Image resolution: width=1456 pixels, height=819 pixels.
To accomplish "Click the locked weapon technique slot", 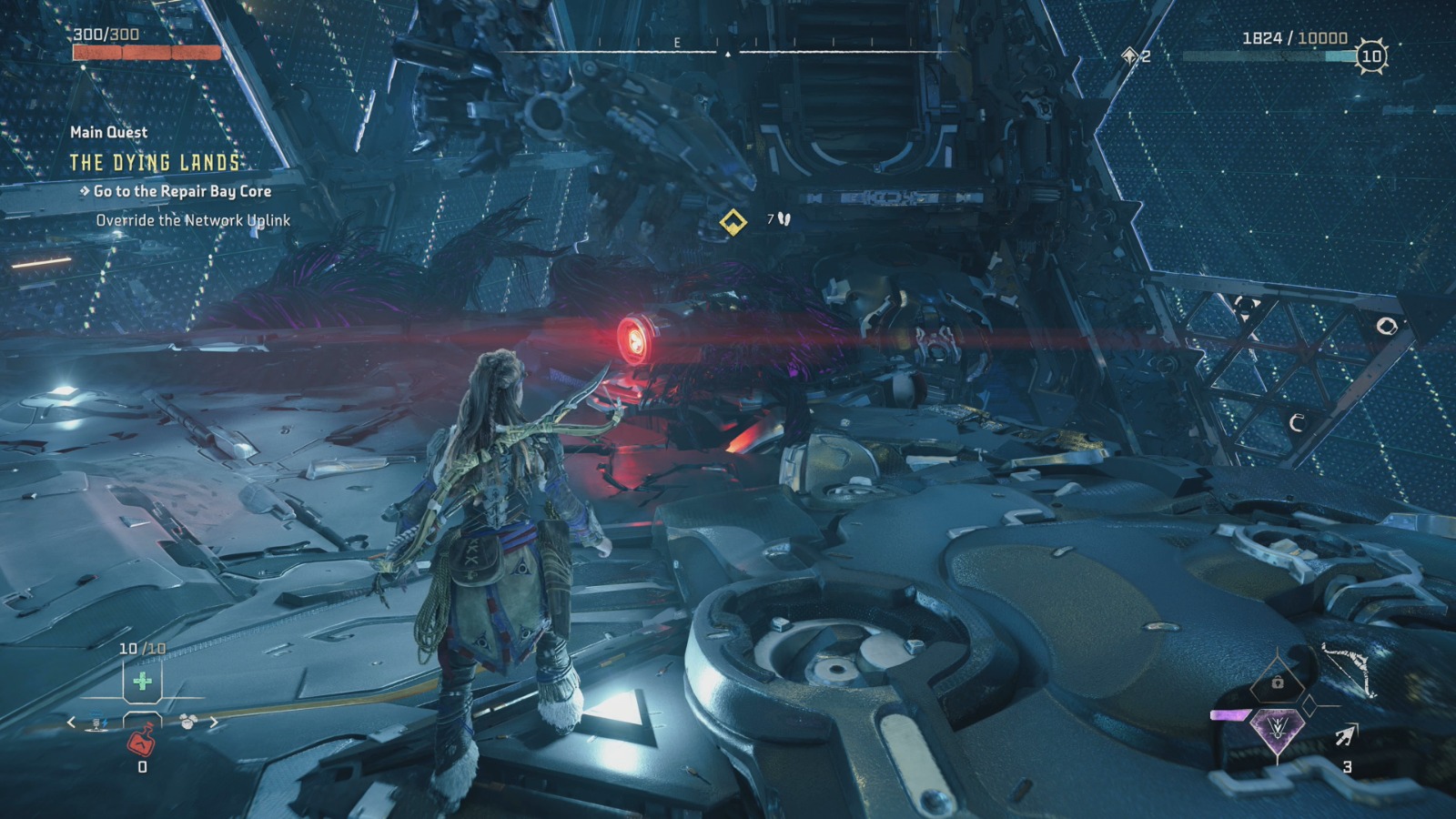I will click(1278, 682).
